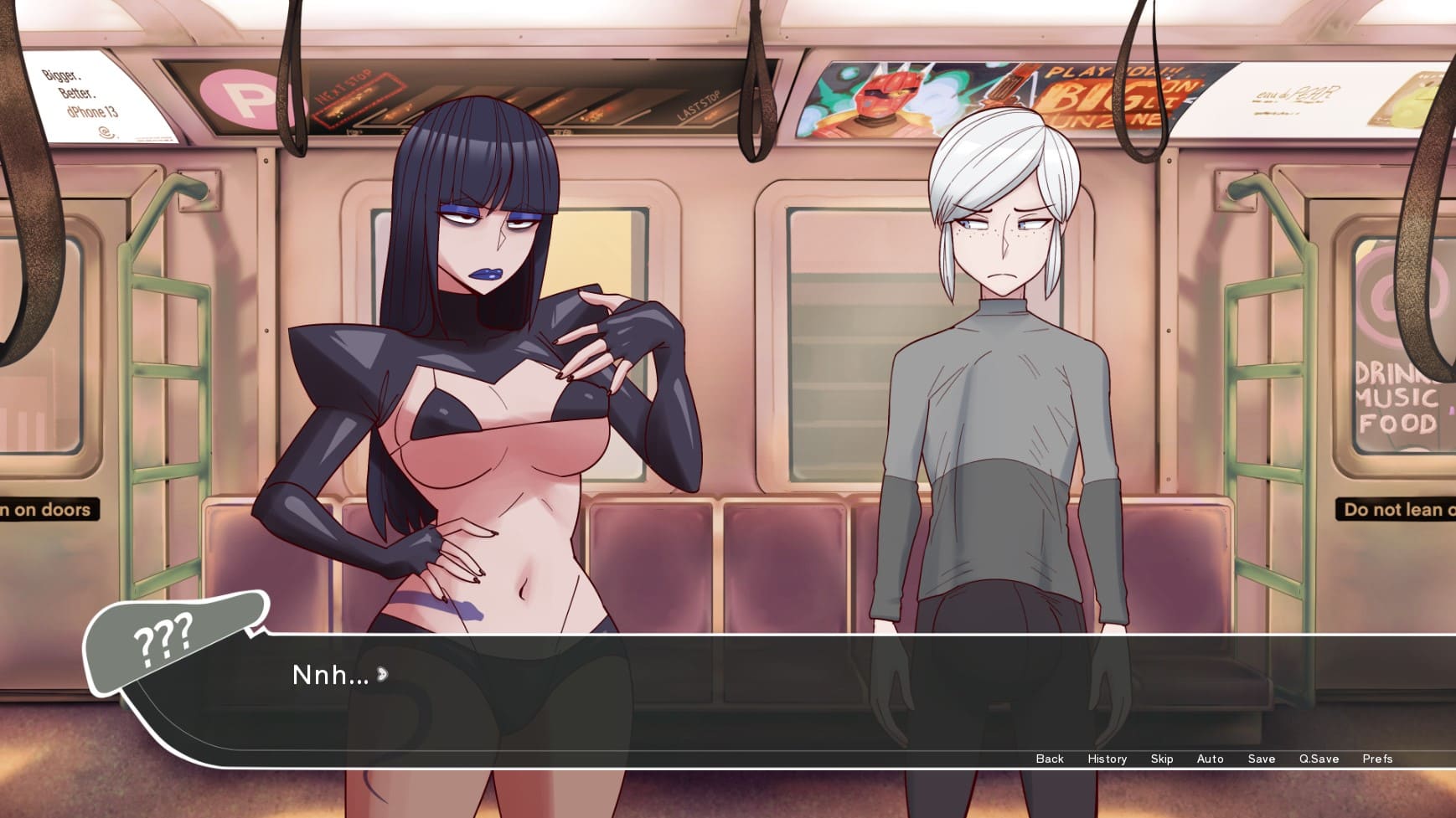Open the dialogue History log
Image resolution: width=1456 pixels, height=818 pixels.
pos(1107,759)
